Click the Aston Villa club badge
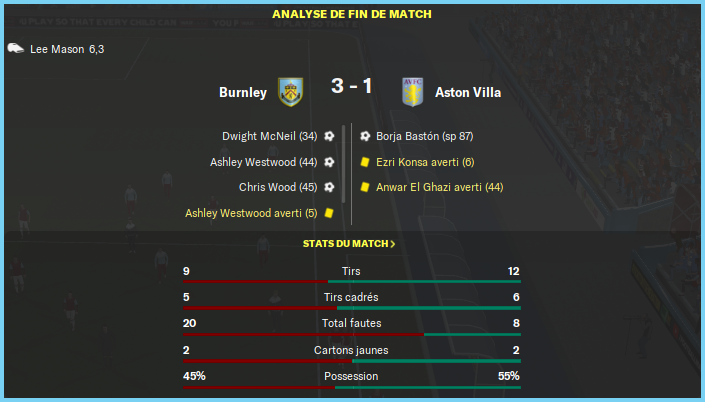Viewport: 705px width, 402px height. point(413,92)
